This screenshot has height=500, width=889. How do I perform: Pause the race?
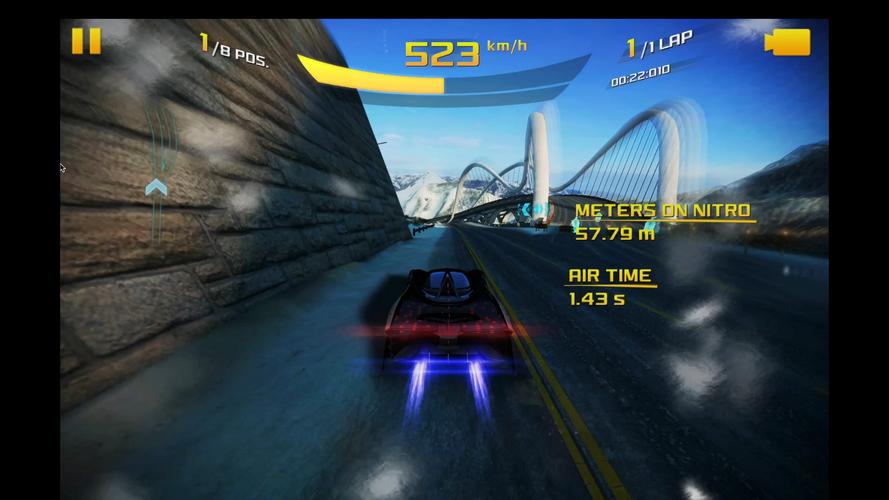click(x=86, y=41)
